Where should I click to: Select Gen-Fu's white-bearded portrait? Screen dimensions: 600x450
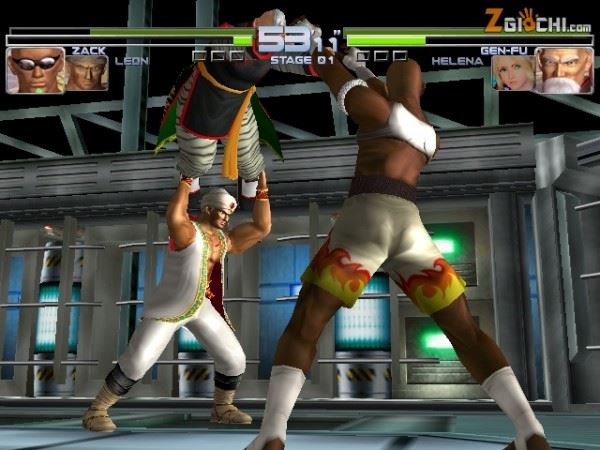point(563,71)
